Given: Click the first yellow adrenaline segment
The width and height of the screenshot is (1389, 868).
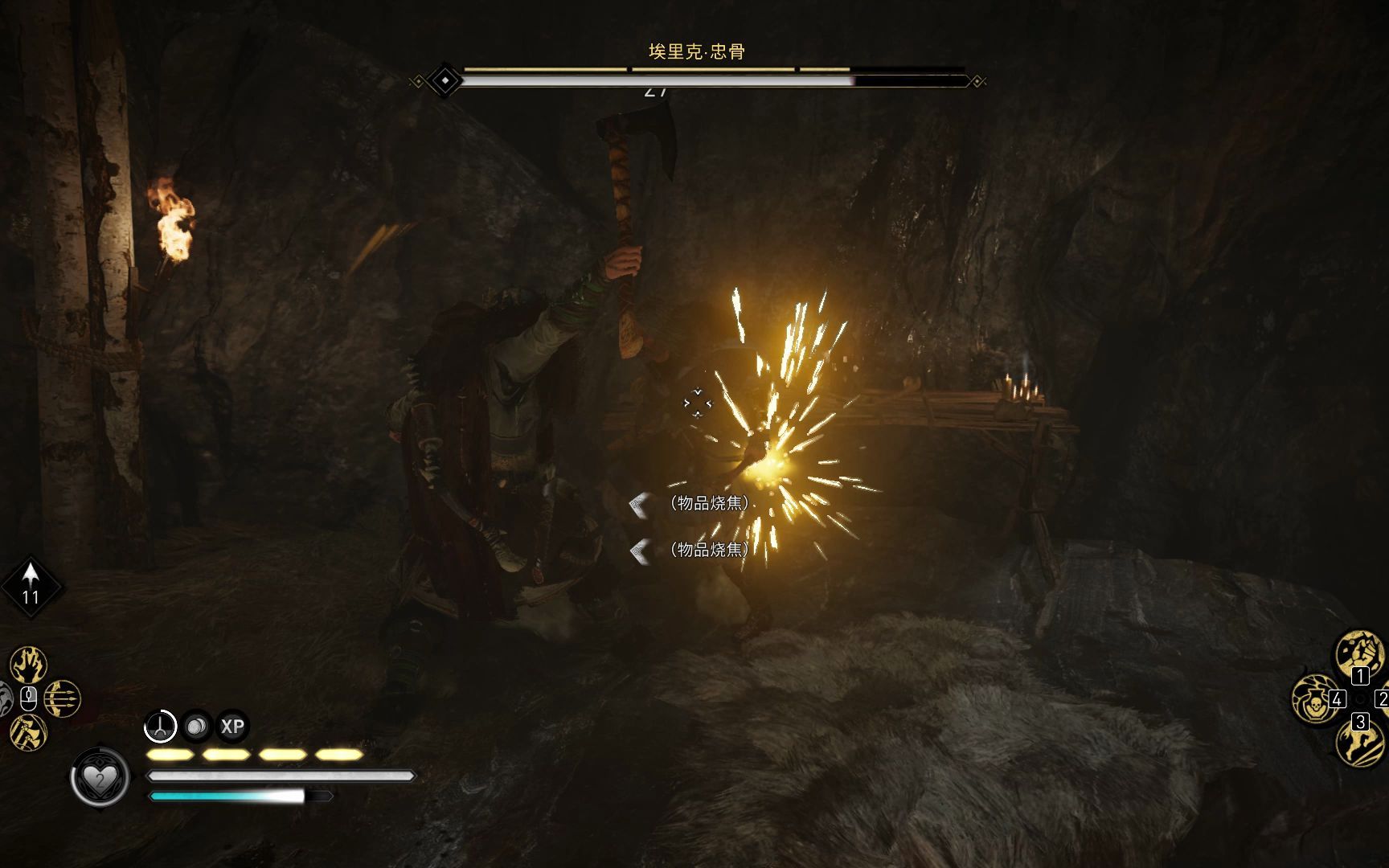Looking at the screenshot, I should 169,755.
